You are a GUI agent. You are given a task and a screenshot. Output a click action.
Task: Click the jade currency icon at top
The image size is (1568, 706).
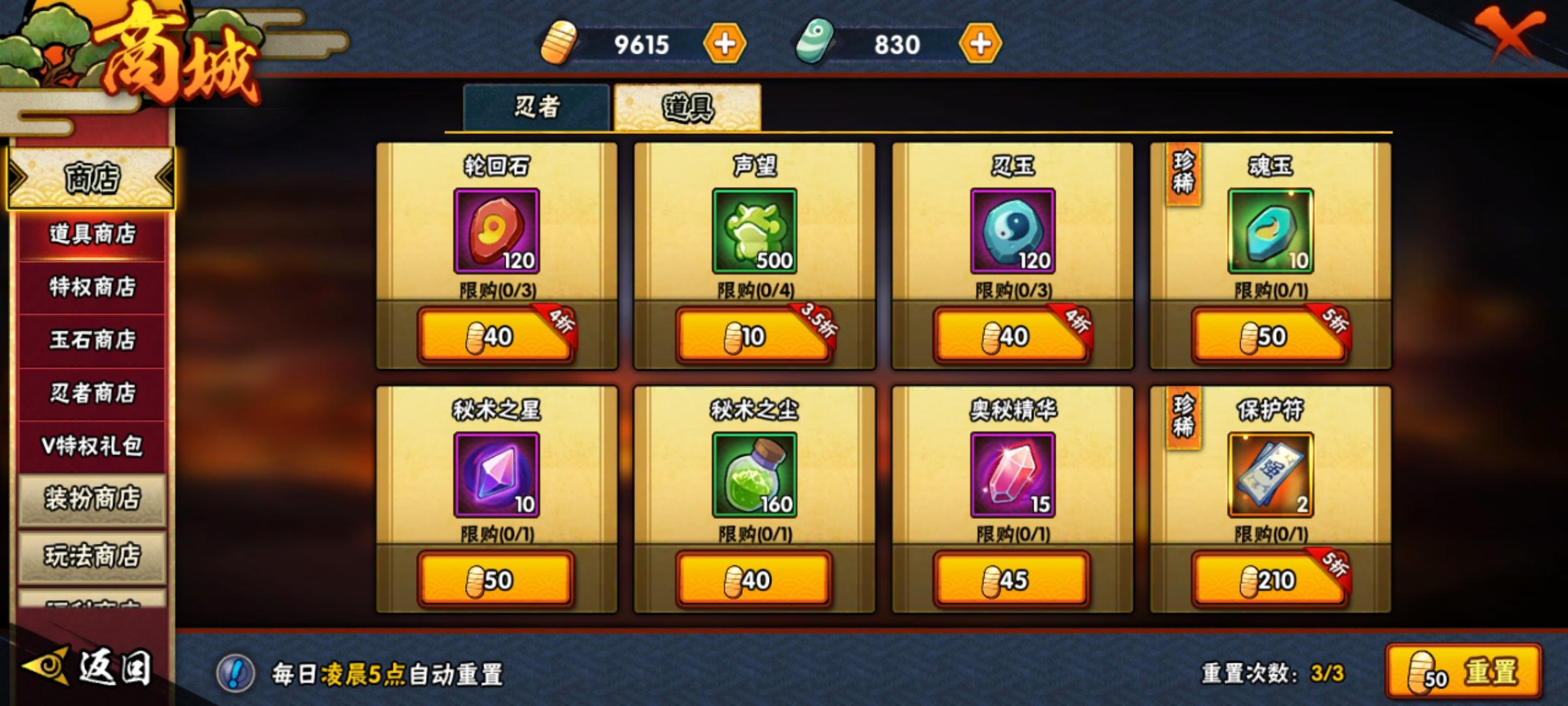pyautogui.click(x=812, y=44)
